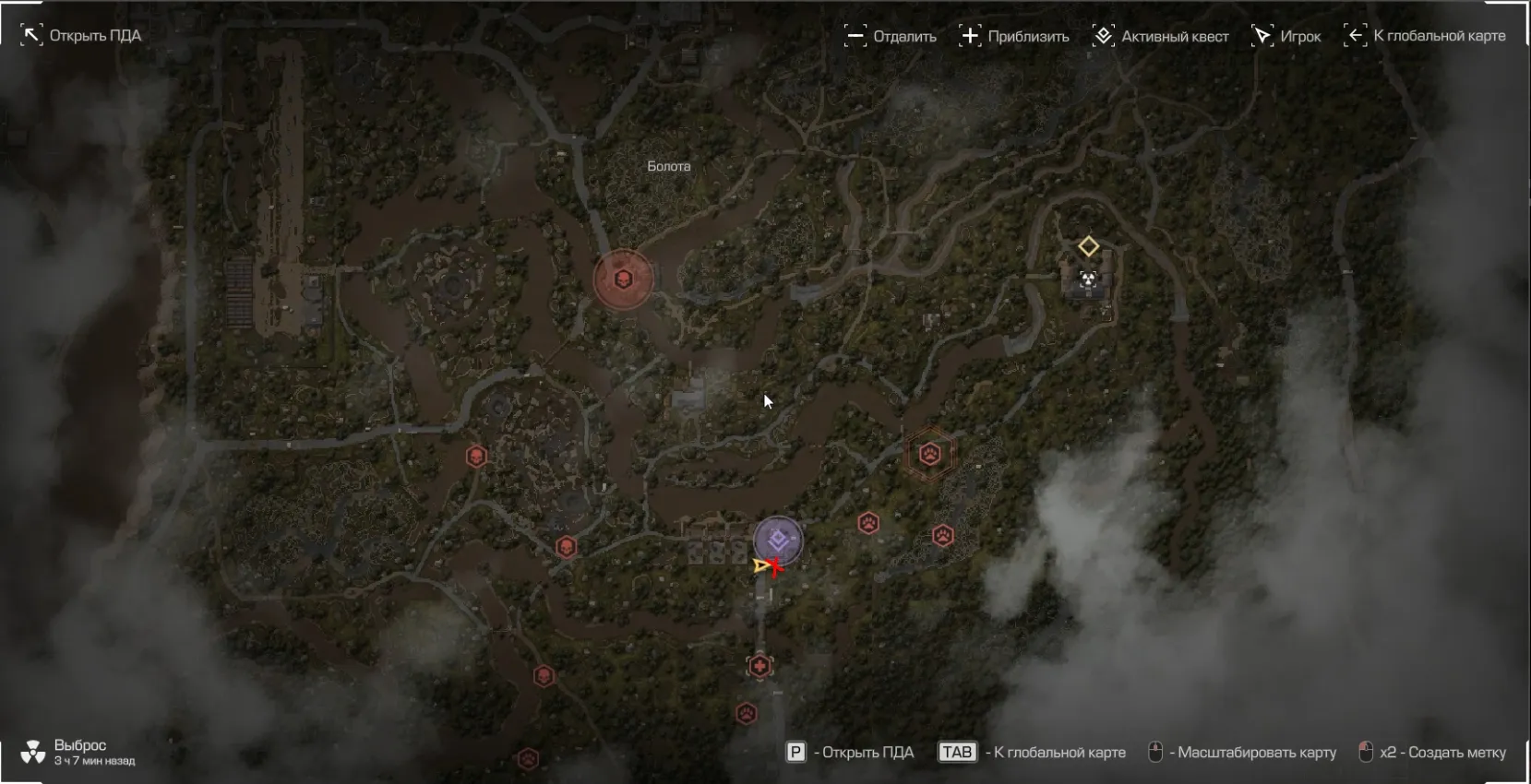Select the red medical cross marker
Viewport: 1531px width, 784px height.
point(760,666)
